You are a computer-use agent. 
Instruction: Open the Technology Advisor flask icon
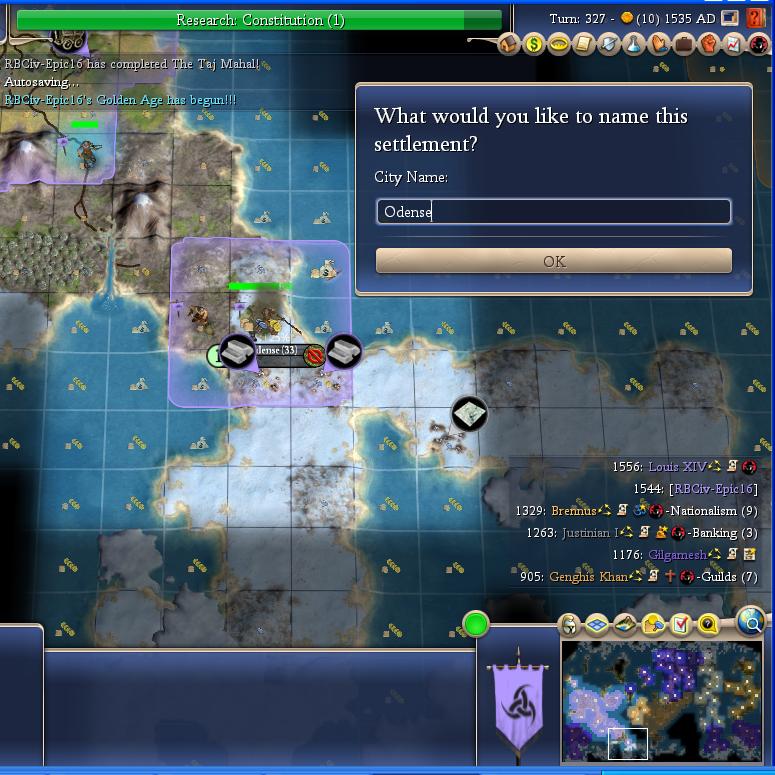tap(633, 44)
